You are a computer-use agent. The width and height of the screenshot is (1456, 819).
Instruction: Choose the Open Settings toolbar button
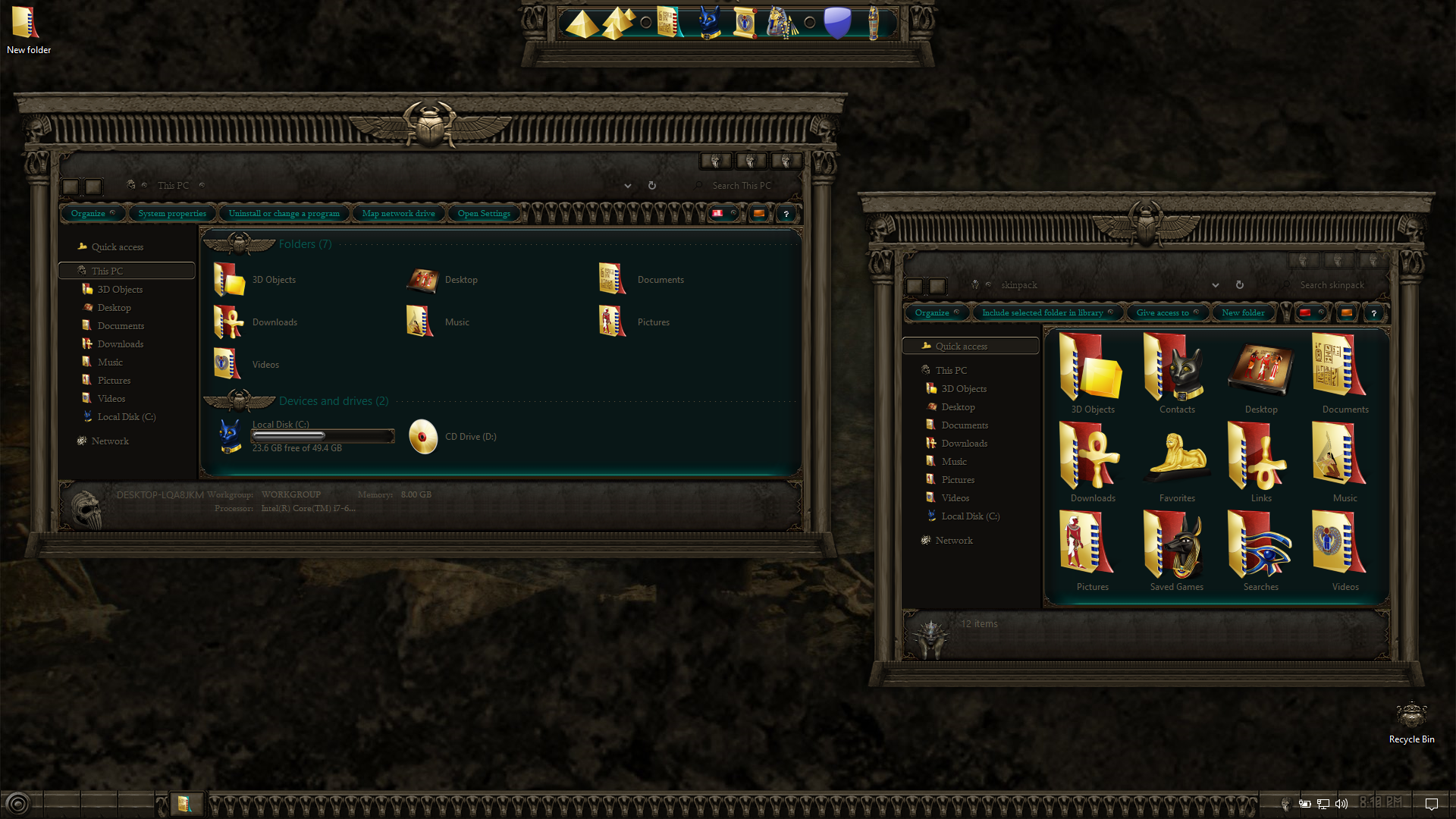[x=484, y=214]
